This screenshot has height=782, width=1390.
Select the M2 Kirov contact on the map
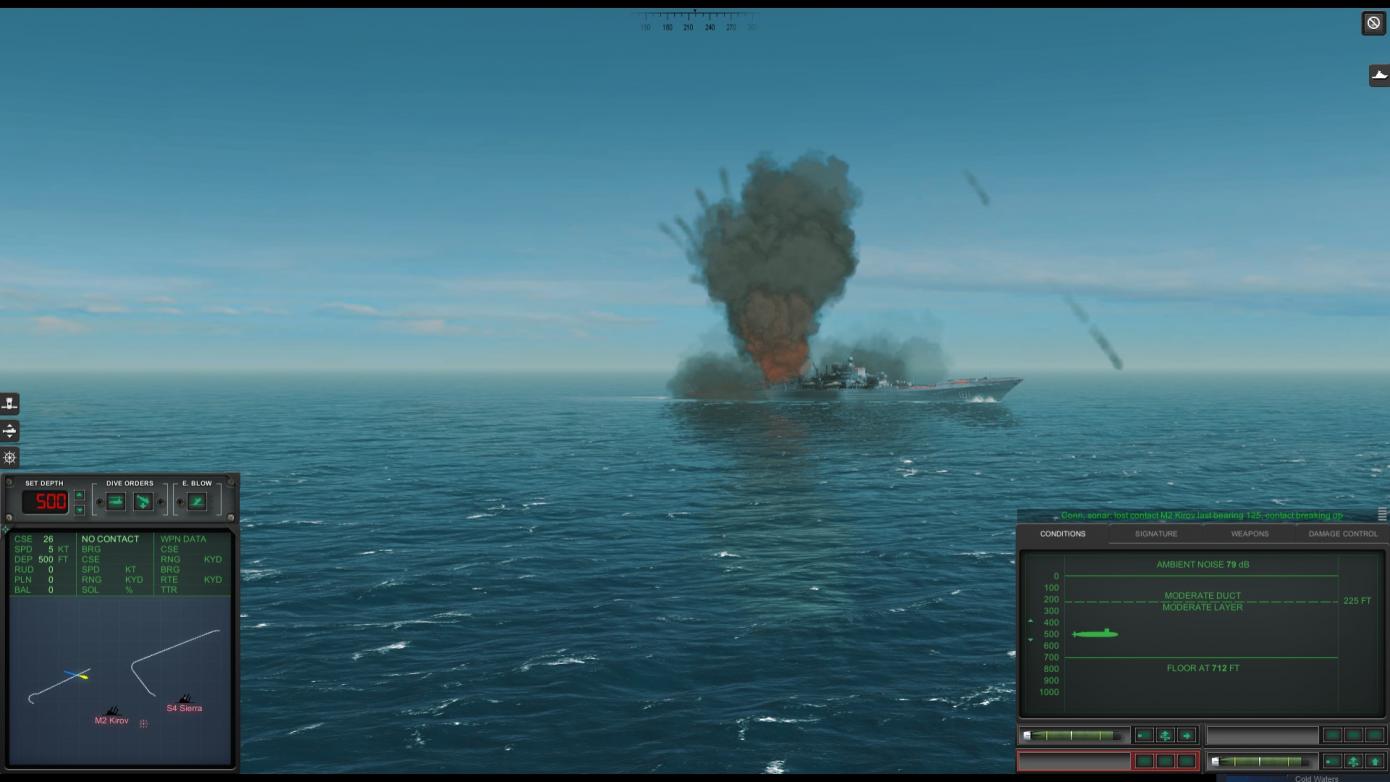coord(112,714)
